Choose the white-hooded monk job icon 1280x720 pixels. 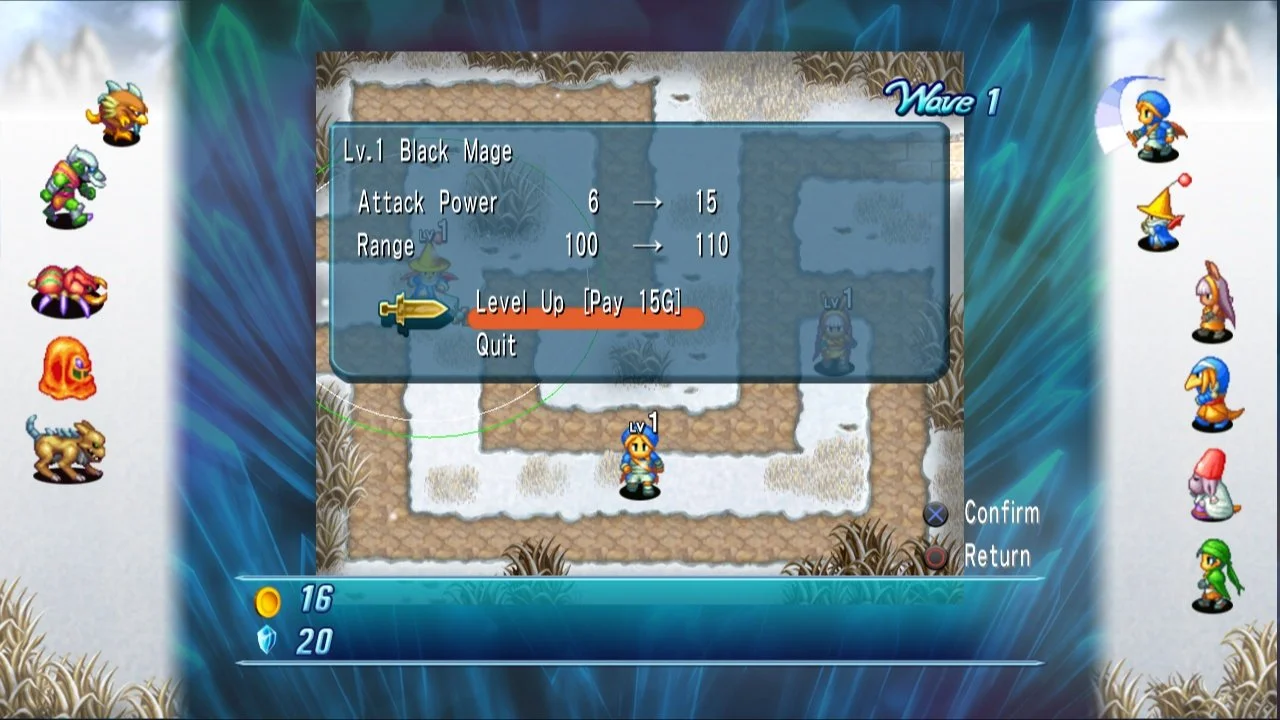1213,301
